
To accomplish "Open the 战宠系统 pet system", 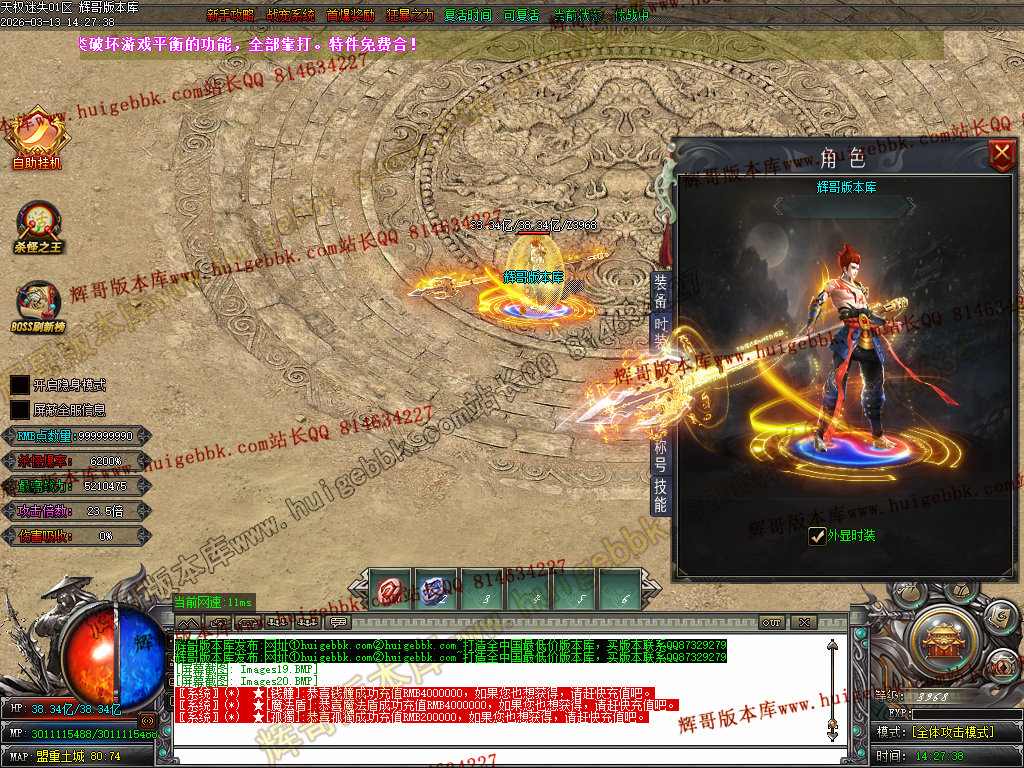I will [290, 15].
